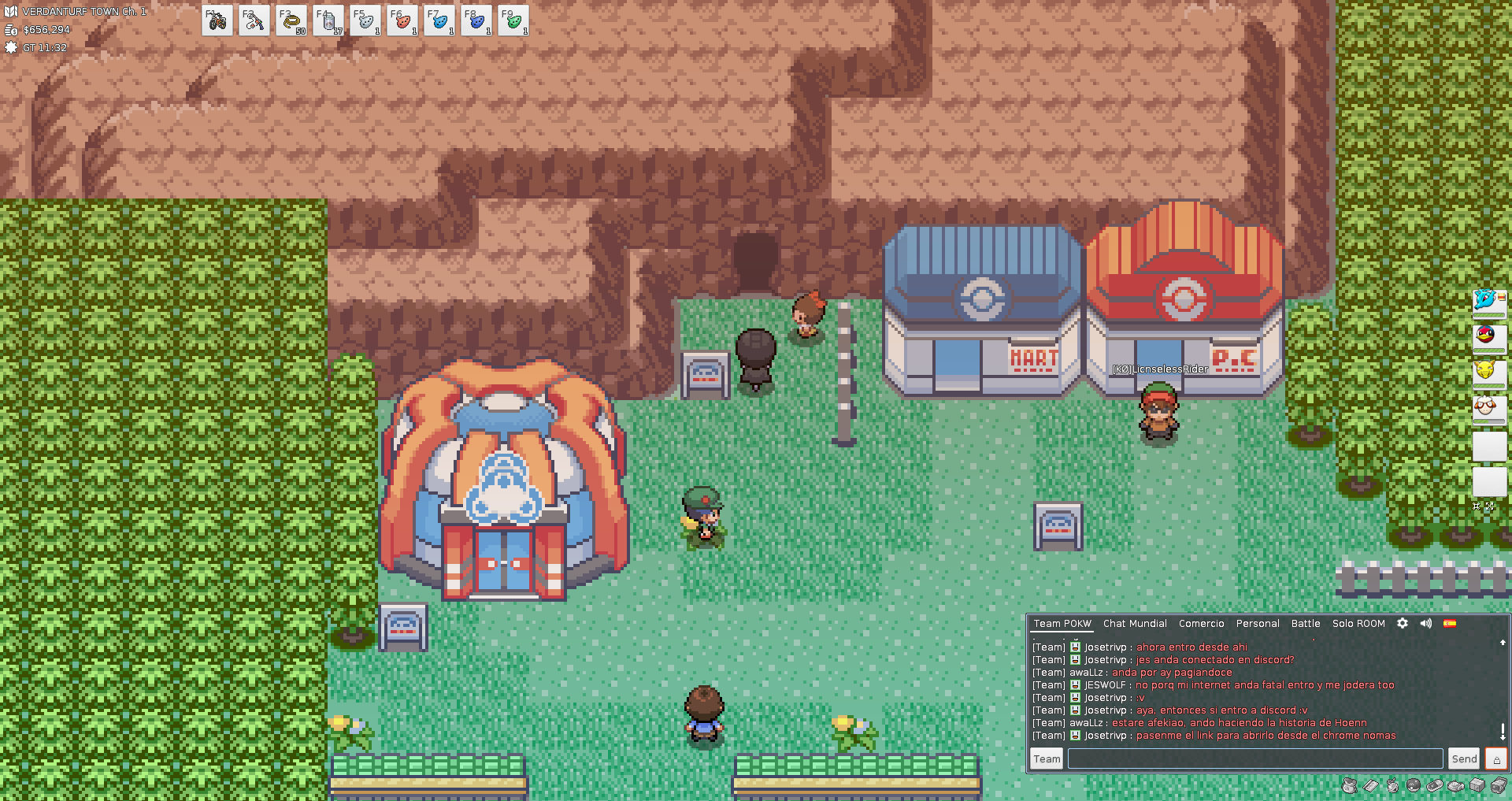Open the Battle chat tab
The image size is (1512, 801).
(x=1306, y=623)
